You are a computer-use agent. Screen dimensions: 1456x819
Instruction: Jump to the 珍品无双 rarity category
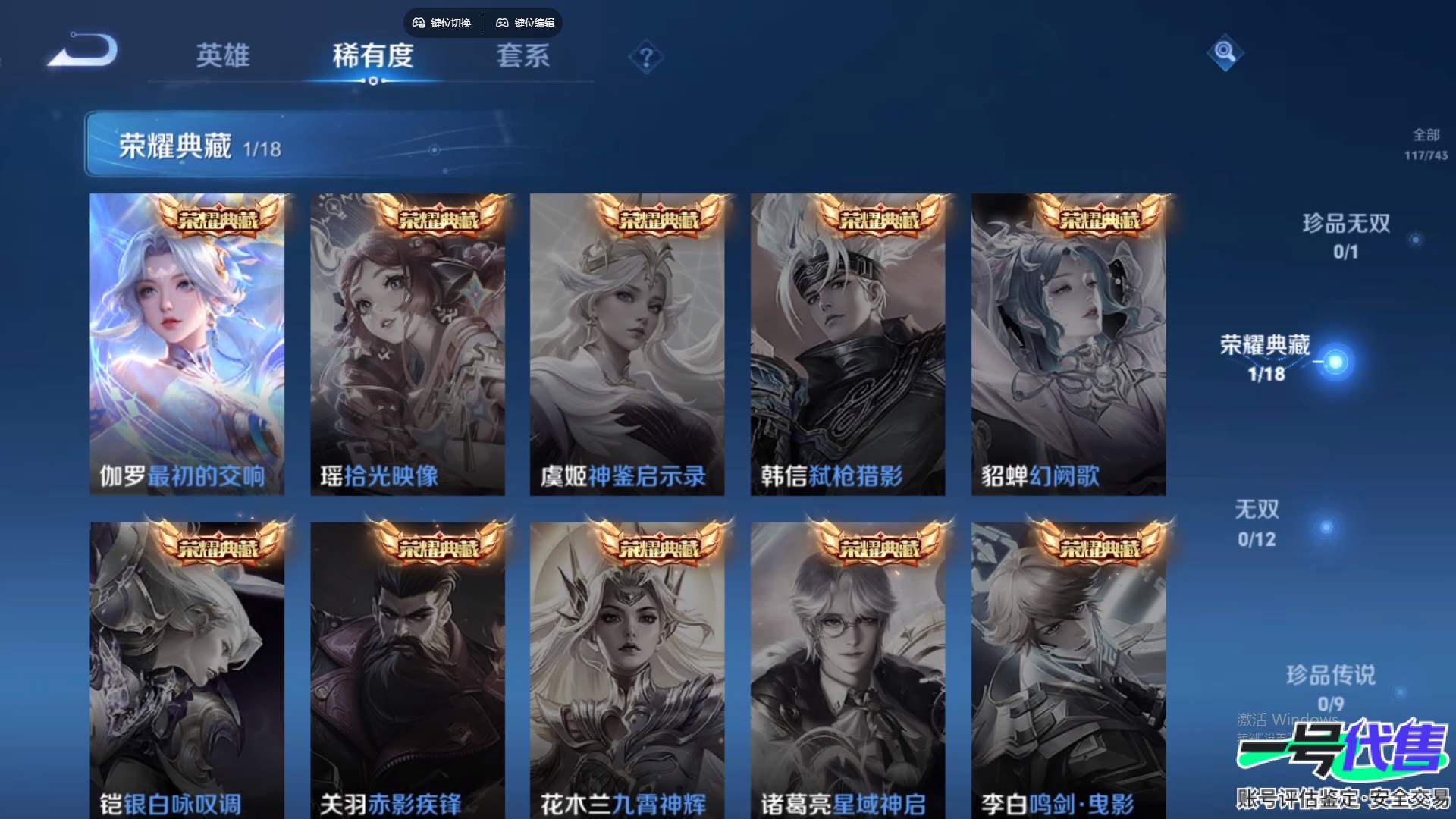pyautogui.click(x=1346, y=236)
